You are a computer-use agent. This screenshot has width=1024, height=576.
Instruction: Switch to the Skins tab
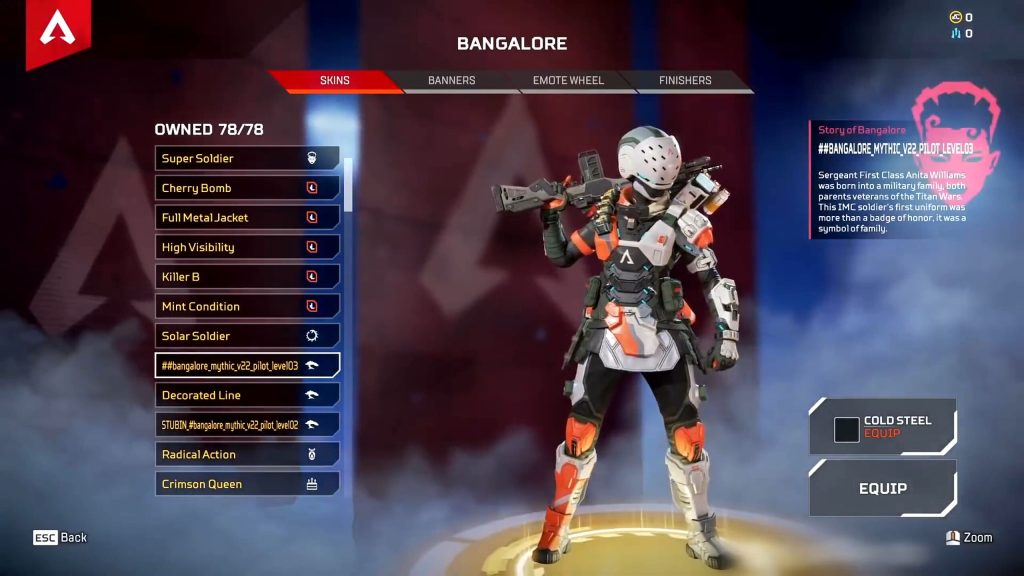[x=335, y=80]
